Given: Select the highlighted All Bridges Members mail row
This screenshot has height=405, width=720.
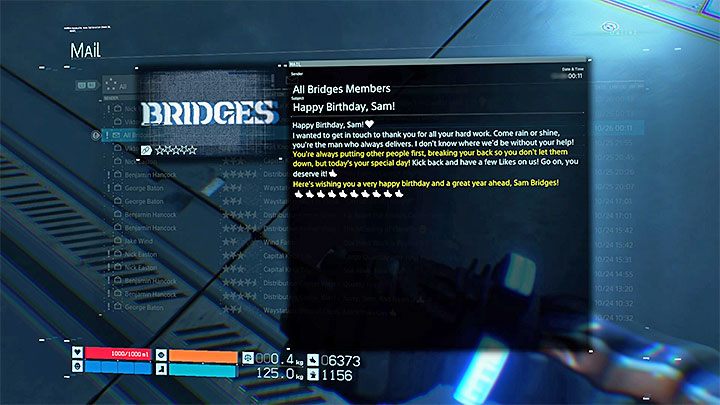Looking at the screenshot, I should (125, 135).
